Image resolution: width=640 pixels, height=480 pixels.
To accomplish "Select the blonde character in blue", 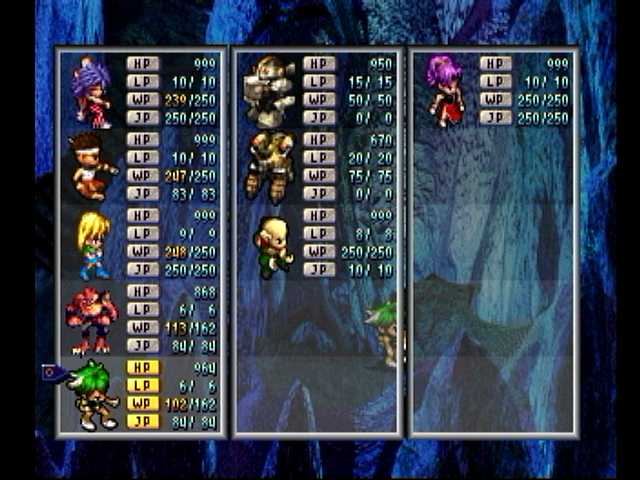I will tap(93, 243).
